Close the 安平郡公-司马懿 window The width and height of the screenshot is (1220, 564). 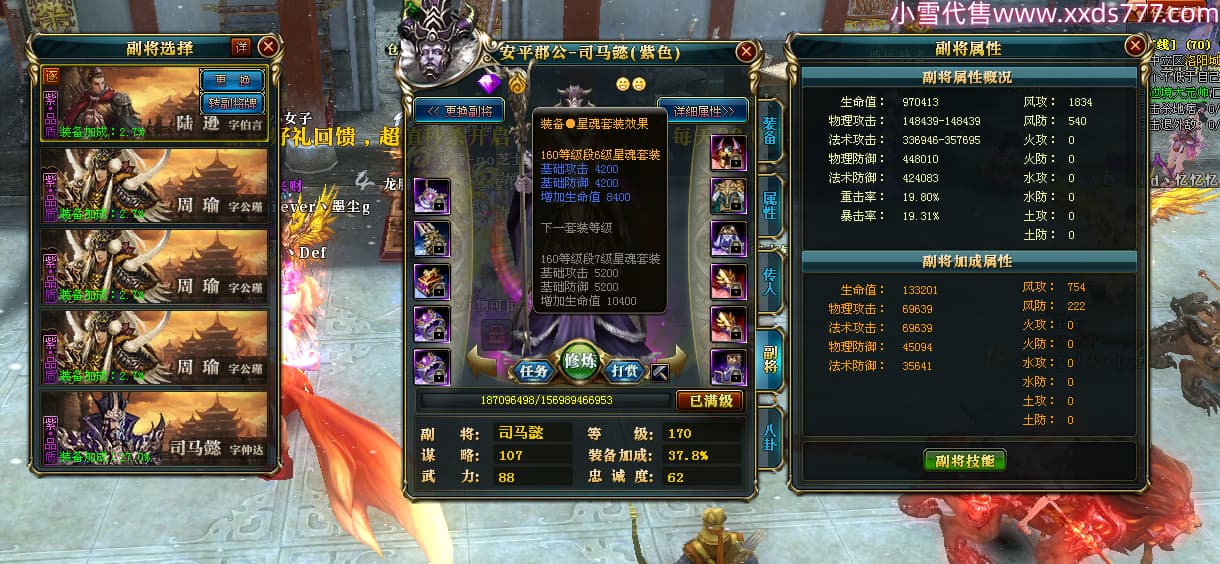pos(746,52)
